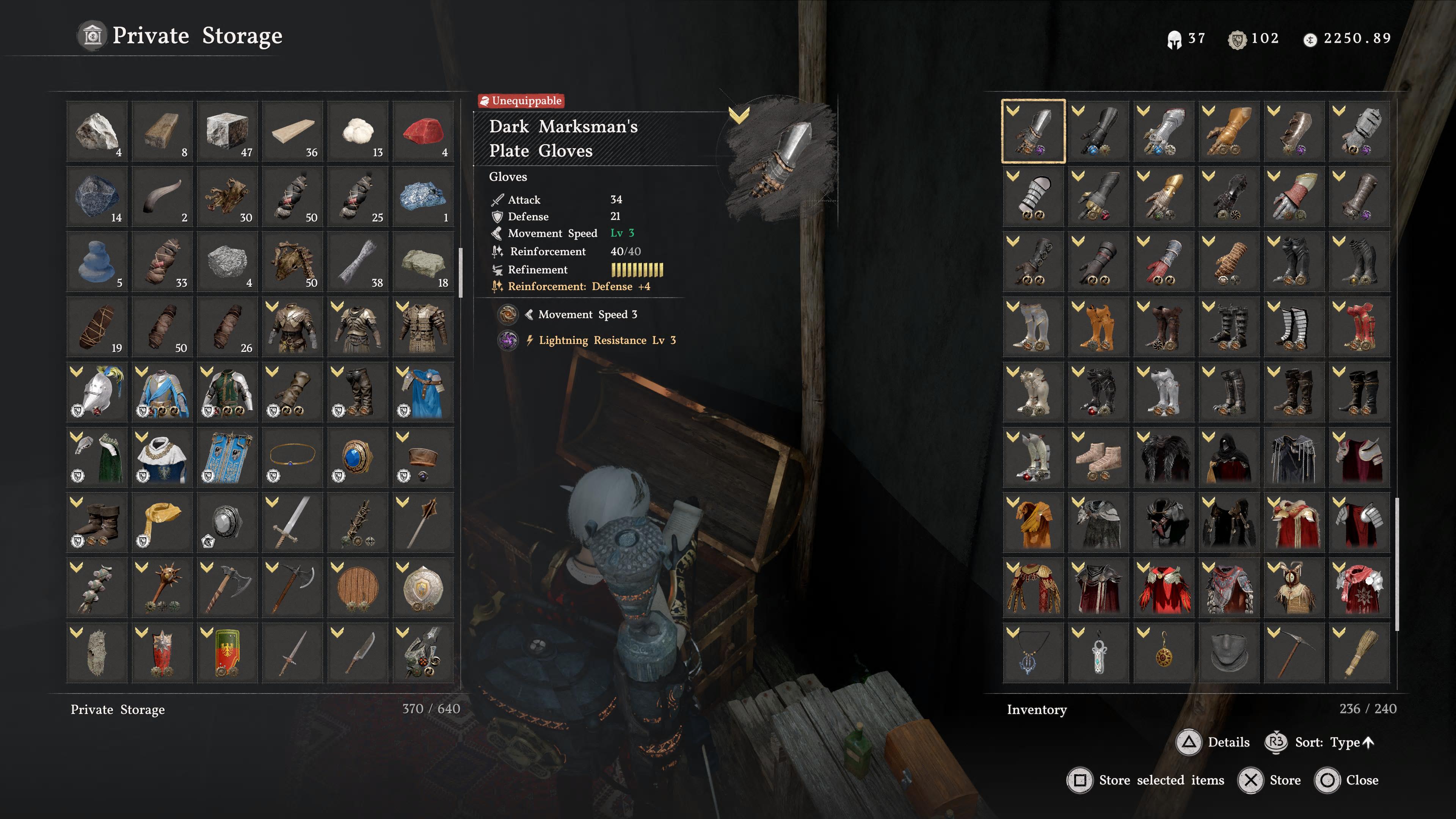Select the blue gem ring in storage

coord(358,457)
